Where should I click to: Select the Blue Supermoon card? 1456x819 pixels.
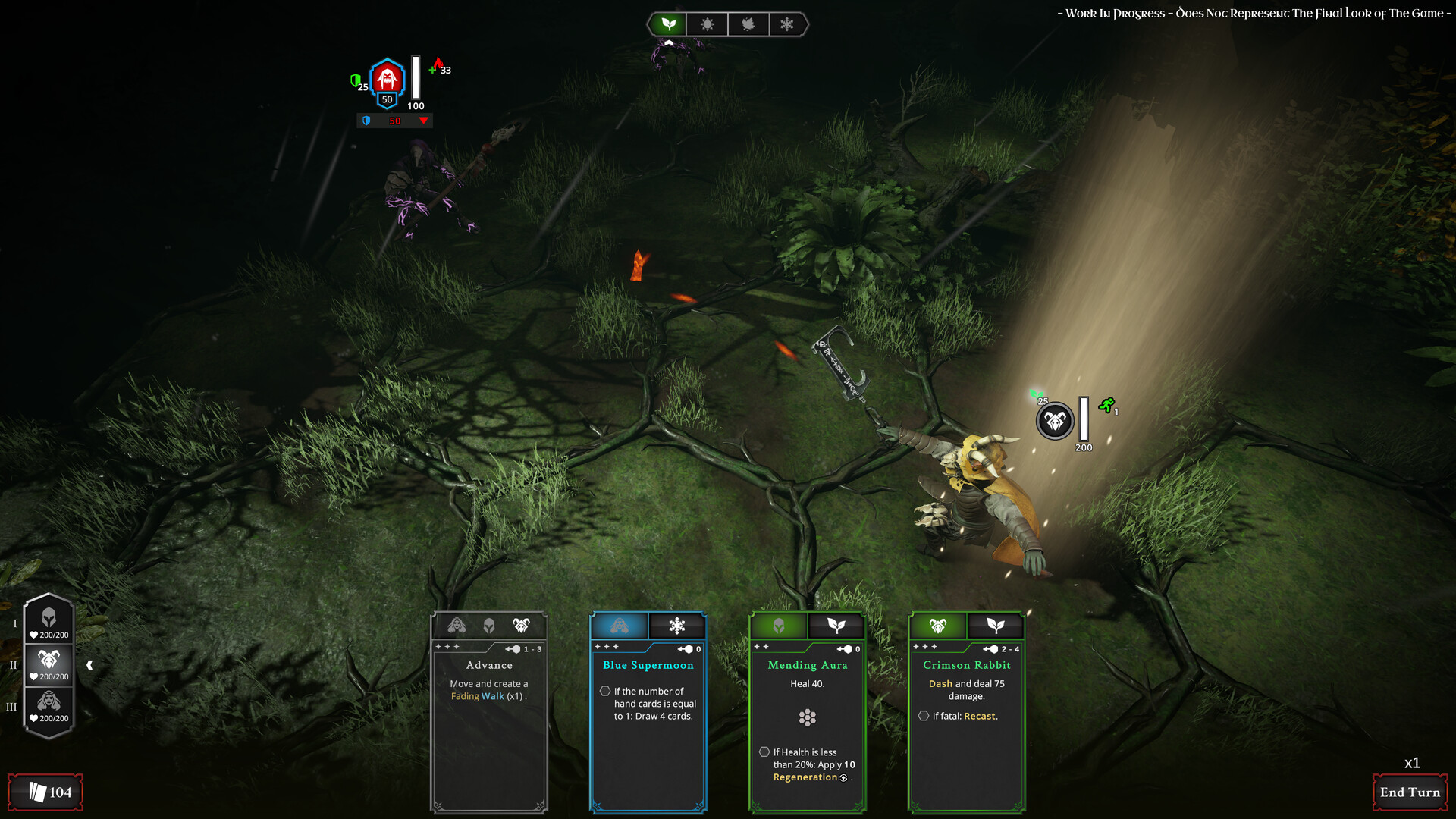648,713
